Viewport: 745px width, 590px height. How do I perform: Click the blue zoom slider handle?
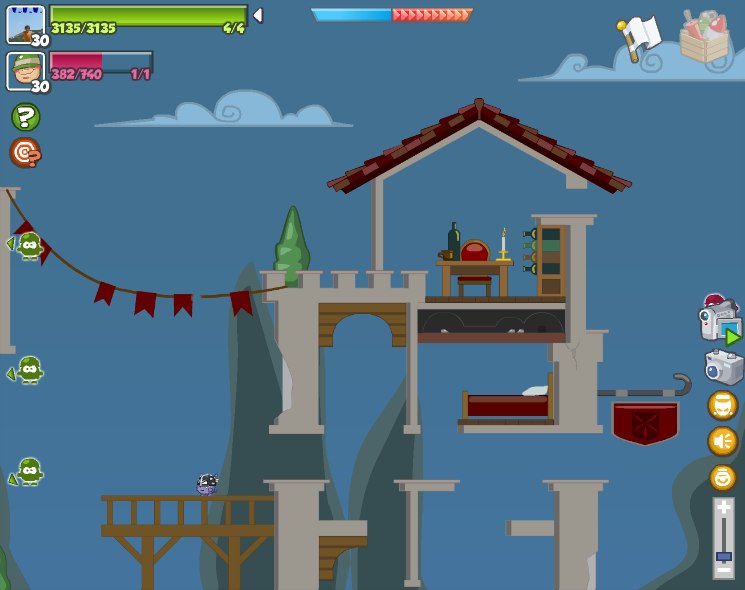(x=723, y=556)
